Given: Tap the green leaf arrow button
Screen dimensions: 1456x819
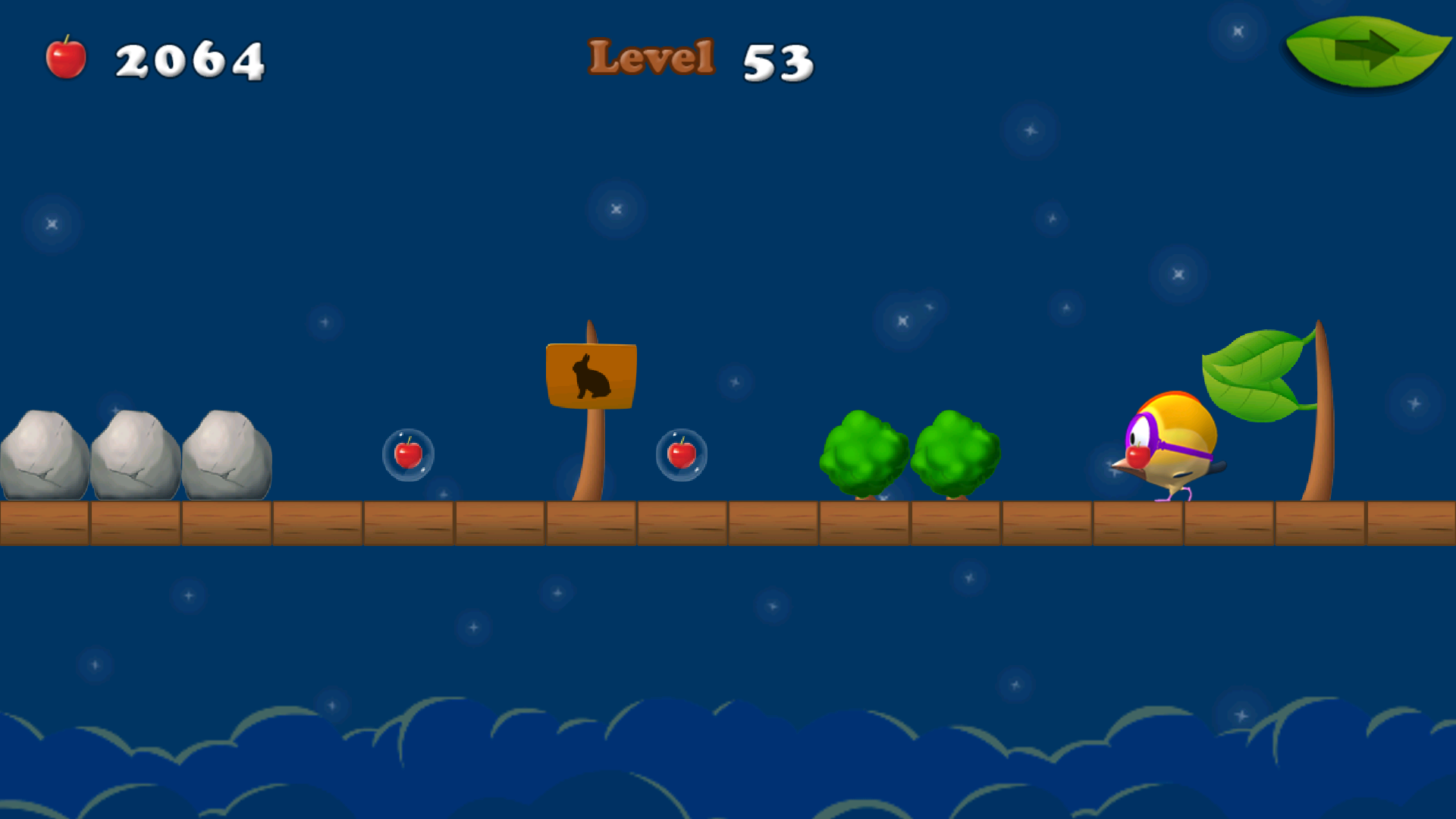Looking at the screenshot, I should click(1367, 49).
